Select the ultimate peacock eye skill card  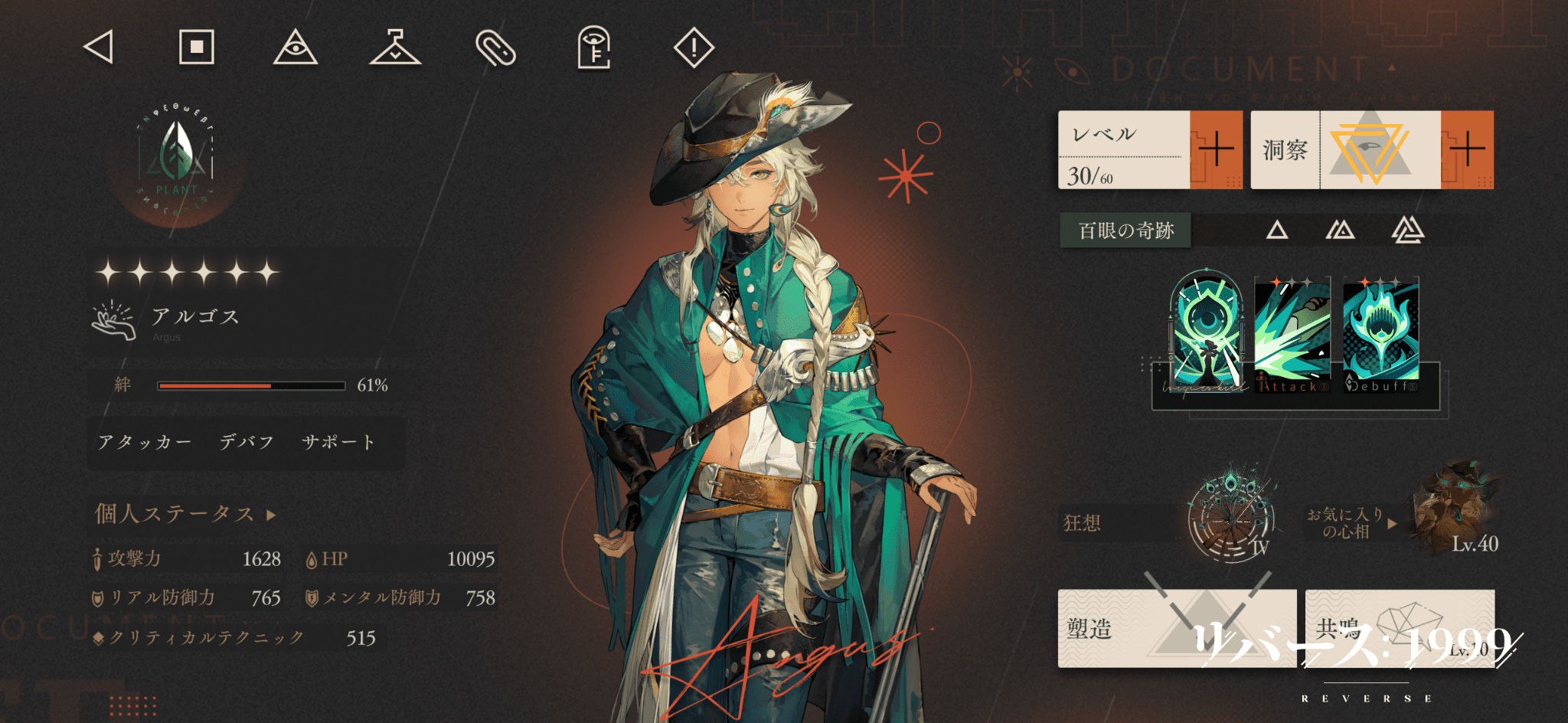1207,330
